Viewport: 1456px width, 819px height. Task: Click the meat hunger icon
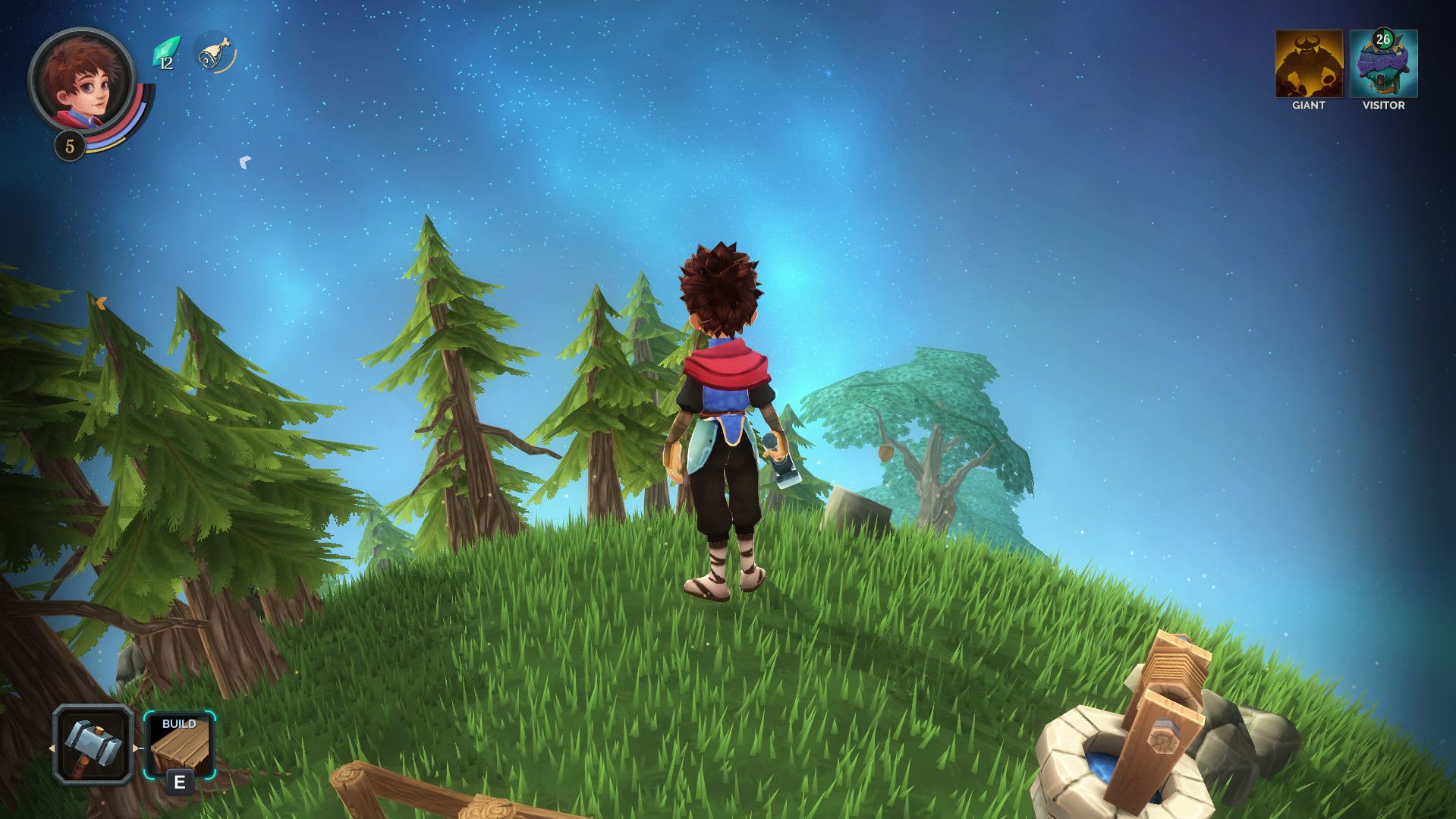[214, 53]
